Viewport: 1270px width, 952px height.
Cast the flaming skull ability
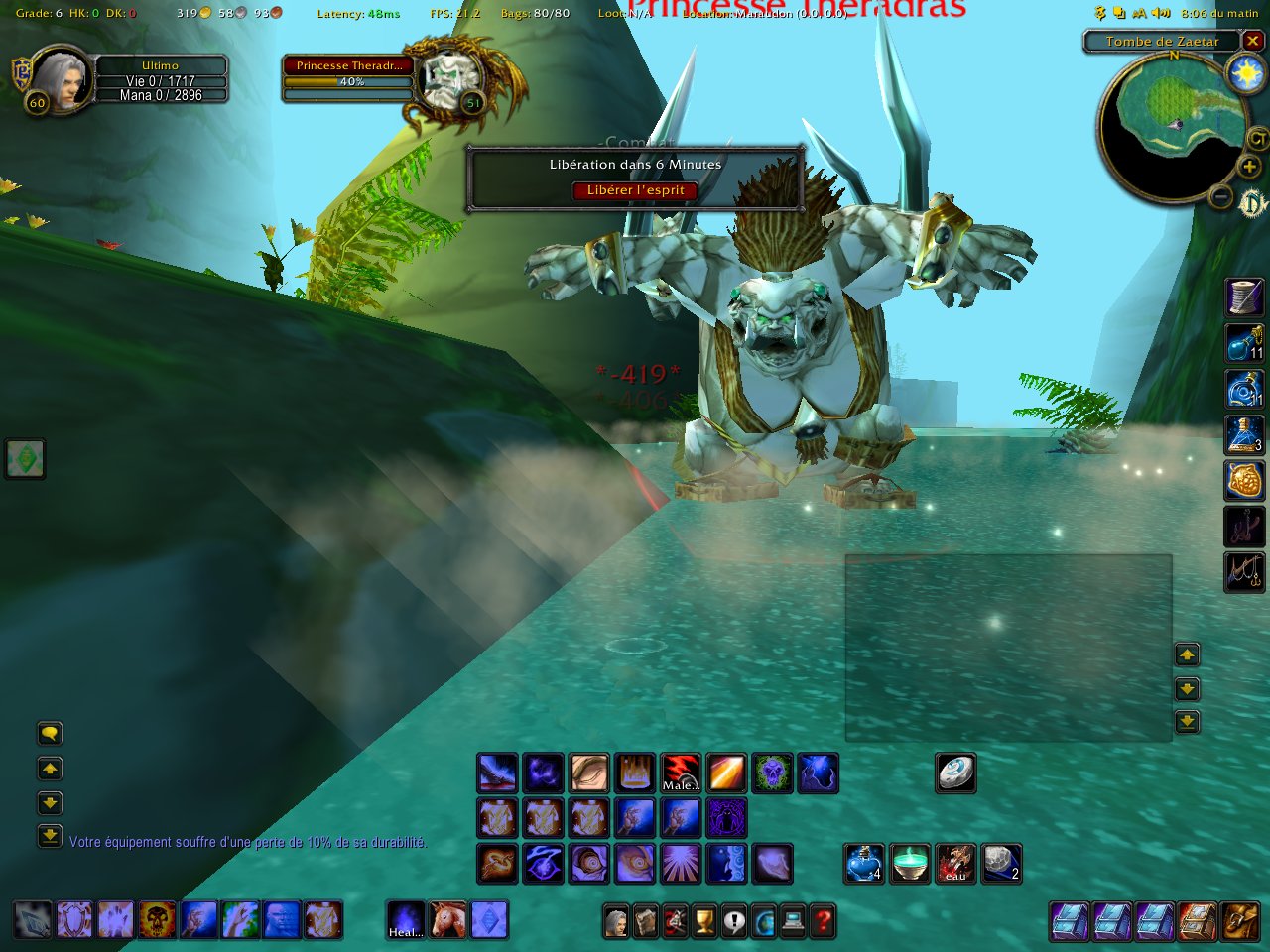click(157, 919)
